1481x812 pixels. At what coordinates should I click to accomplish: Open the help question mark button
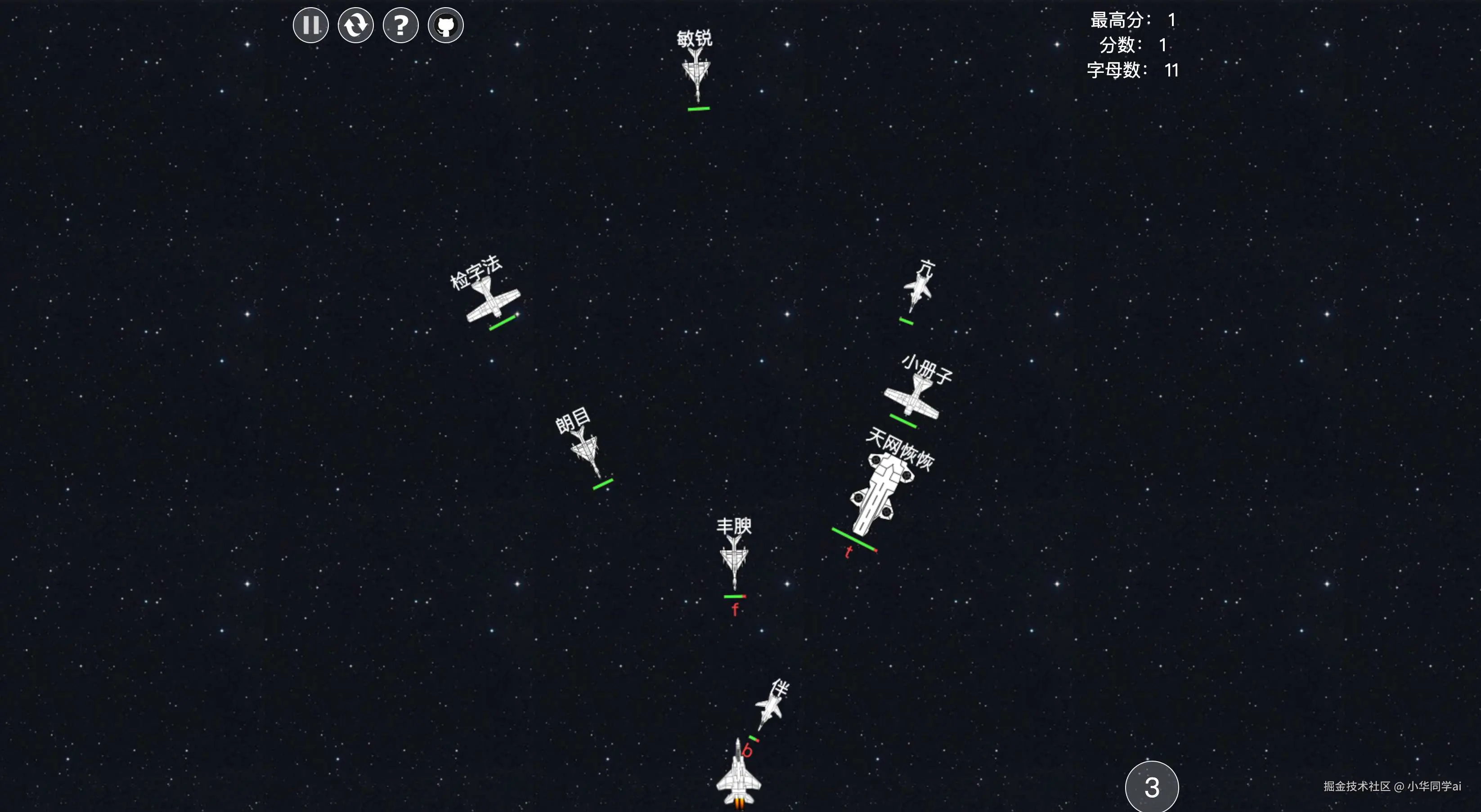[401, 25]
